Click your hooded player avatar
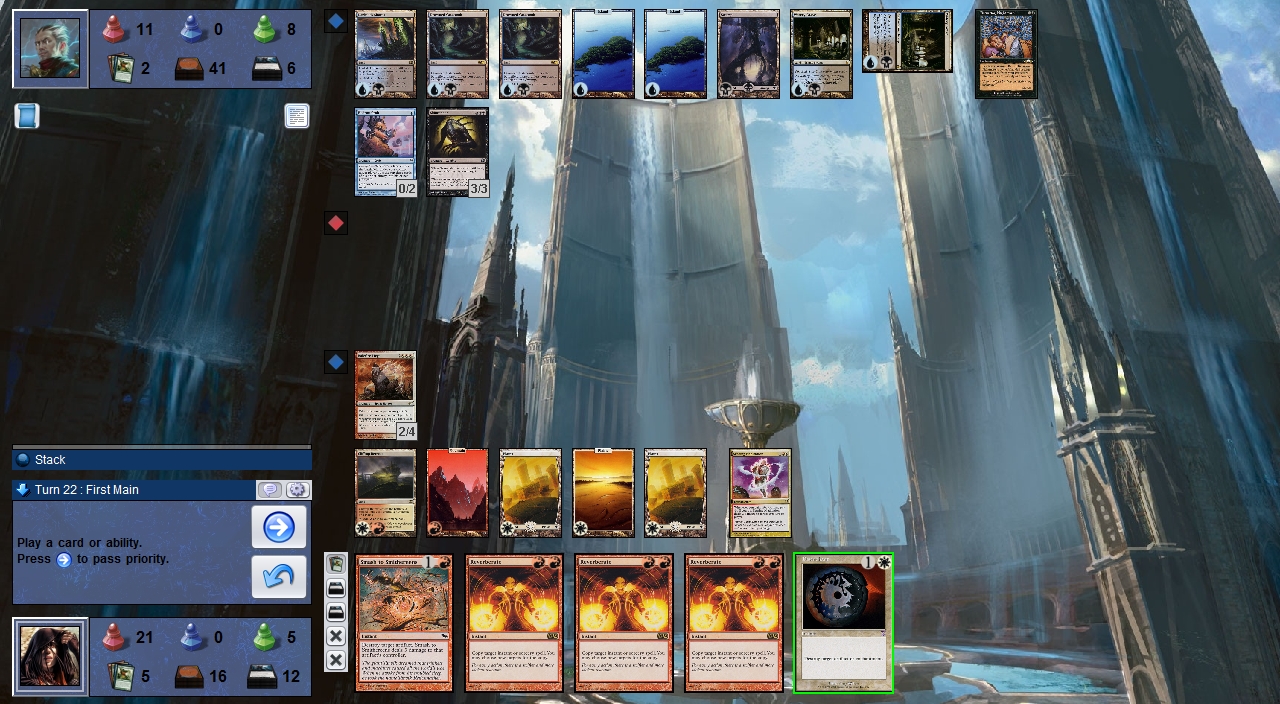Viewport: 1280px width, 704px height. (50, 656)
